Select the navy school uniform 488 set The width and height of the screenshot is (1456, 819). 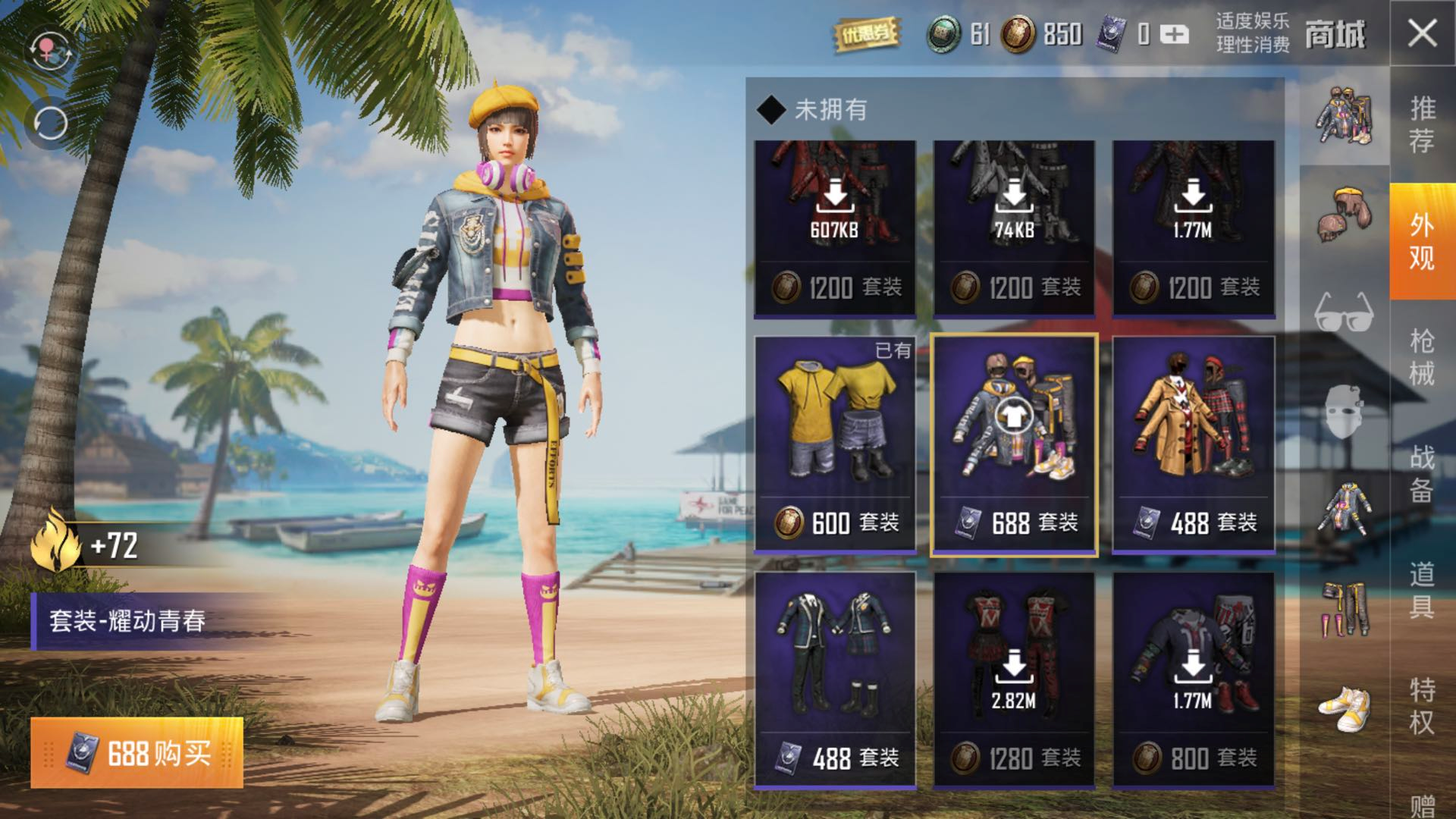[835, 679]
